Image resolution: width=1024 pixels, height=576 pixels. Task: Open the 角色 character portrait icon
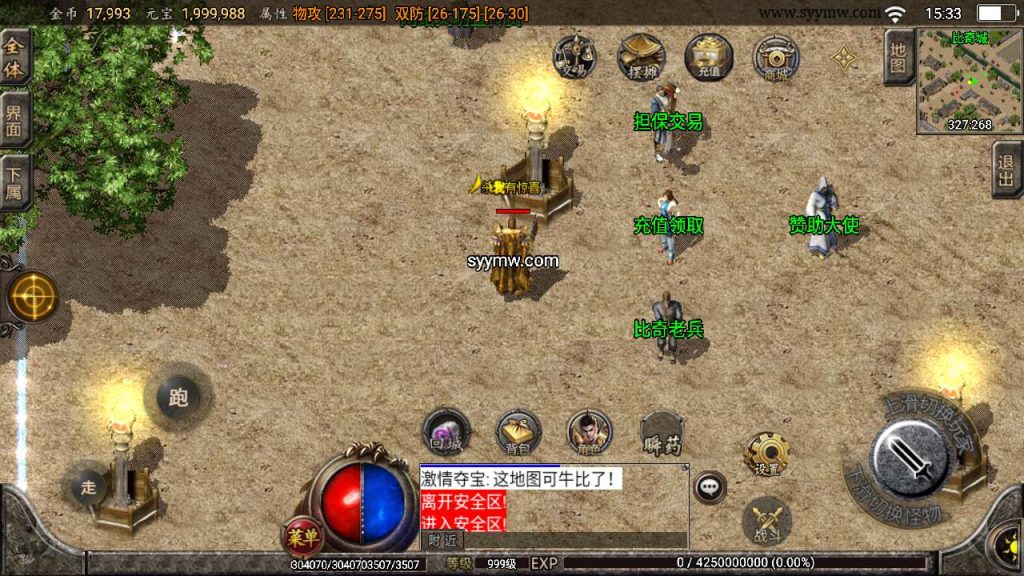589,432
